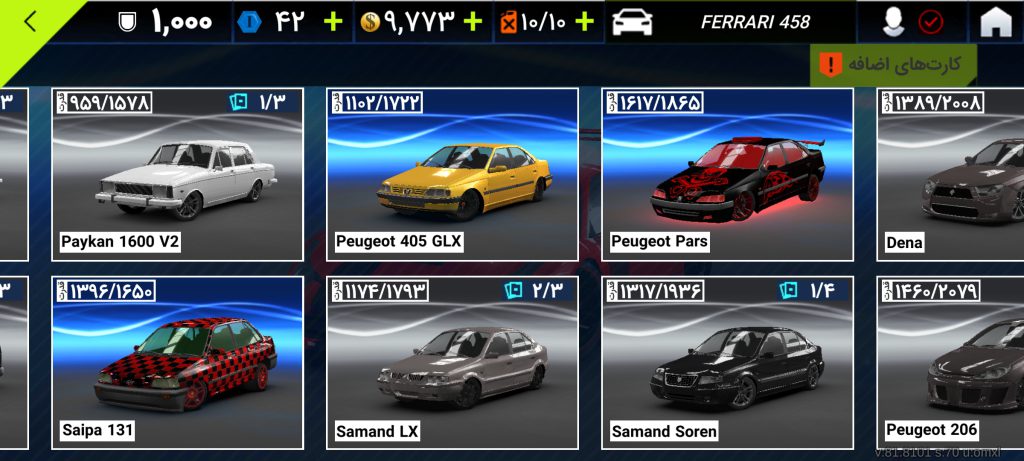Refill fuel using the plus button
This screenshot has width=1024, height=461.
pyautogui.click(x=585, y=22)
